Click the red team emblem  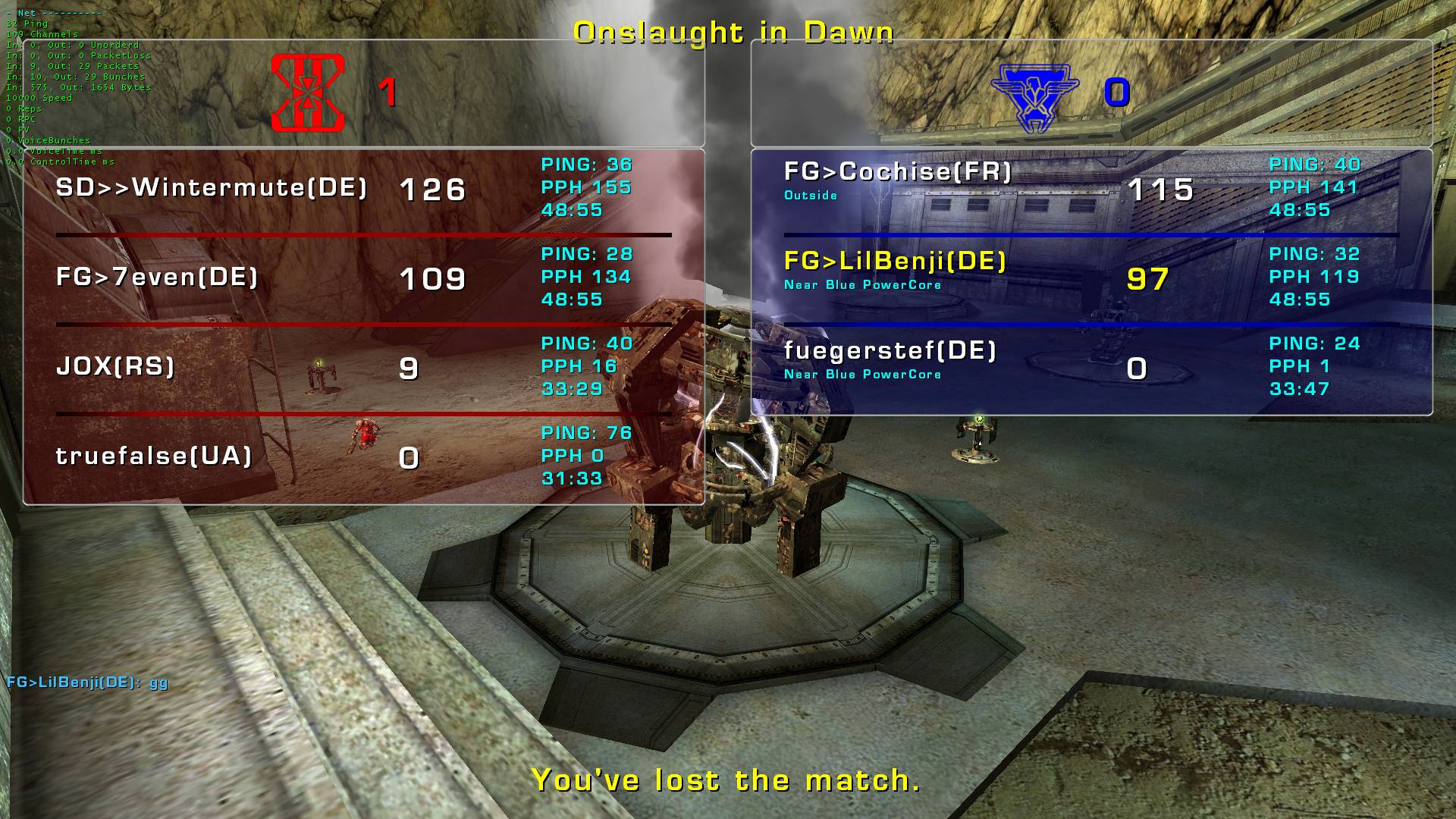click(308, 93)
